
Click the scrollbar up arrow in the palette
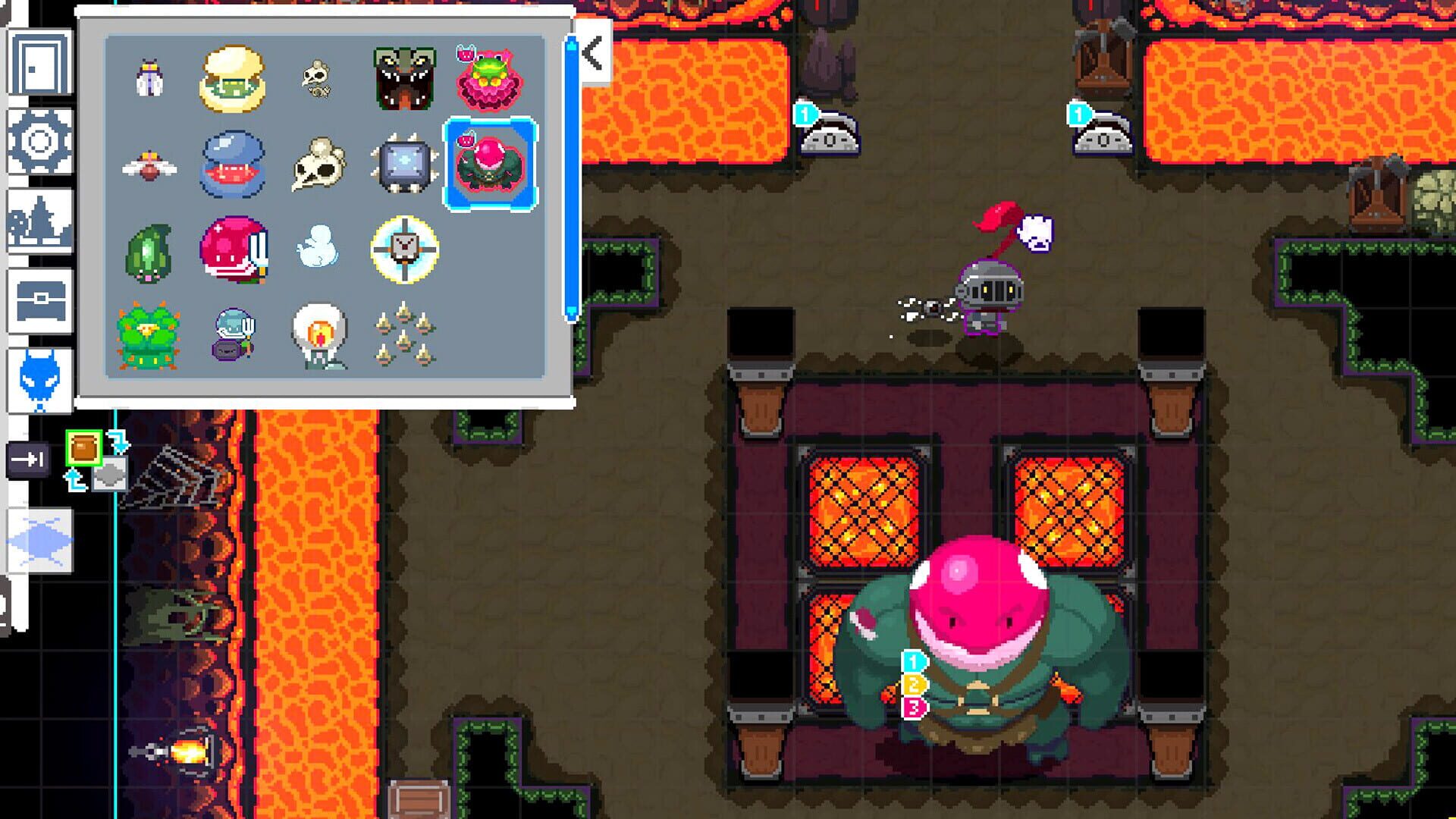coord(573,45)
